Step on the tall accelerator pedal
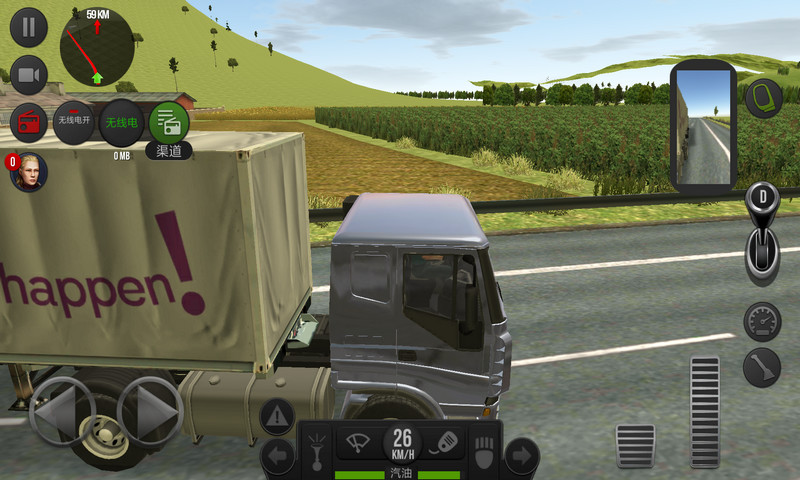 tap(705, 411)
